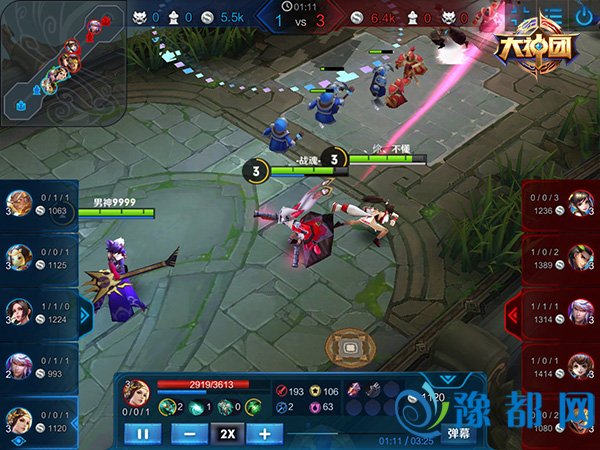
Task: Open the 弹幕 bullet comments panel
Action: point(459,433)
